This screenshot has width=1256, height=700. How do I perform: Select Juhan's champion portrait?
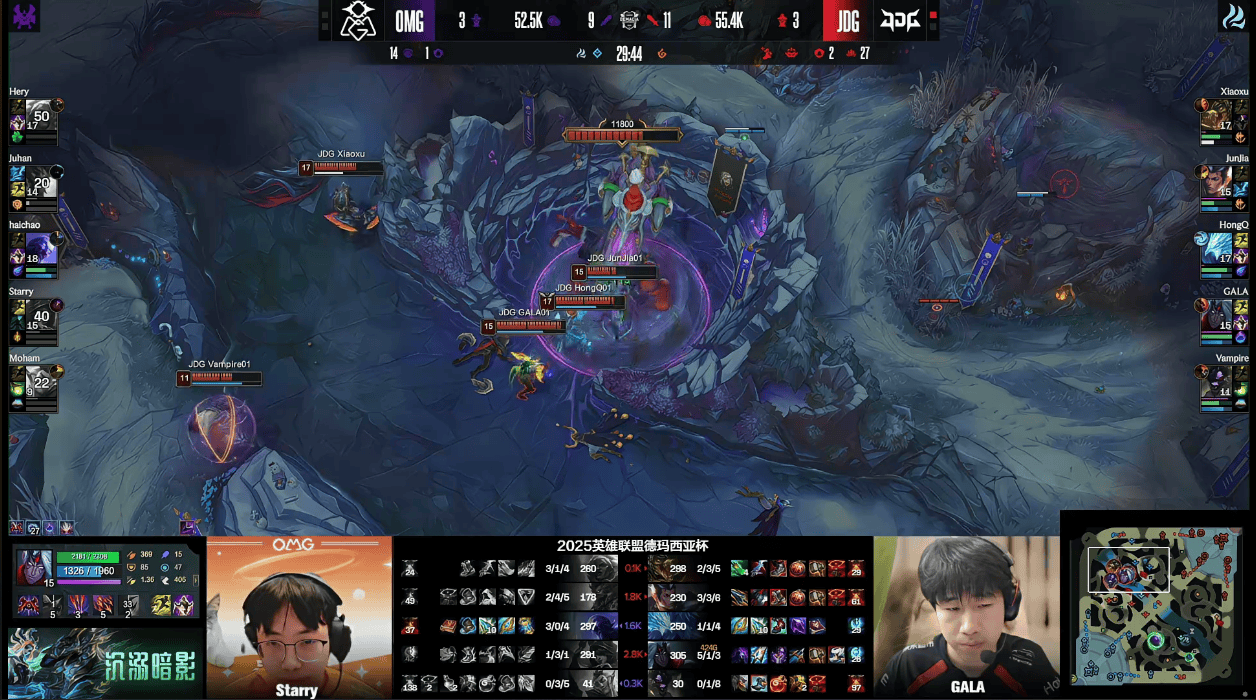(x=40, y=182)
